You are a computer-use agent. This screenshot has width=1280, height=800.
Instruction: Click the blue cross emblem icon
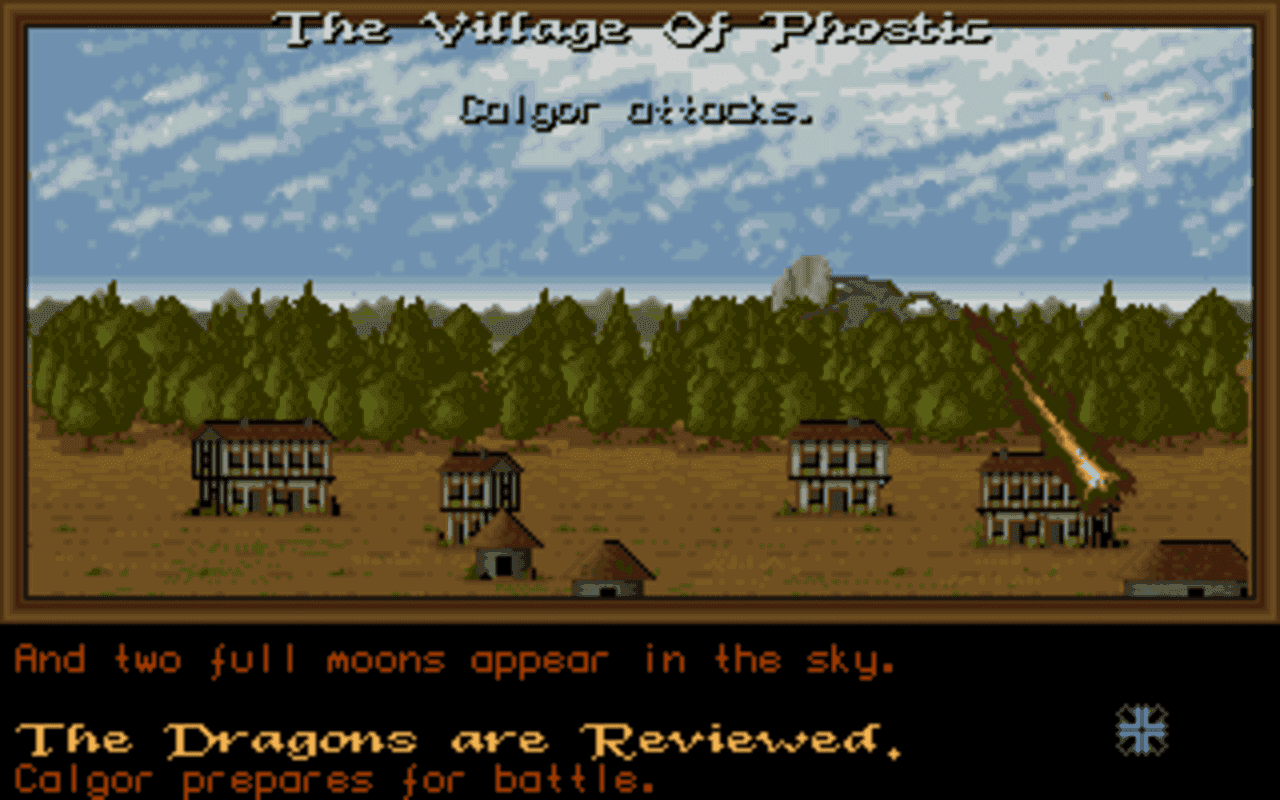[x=1140, y=728]
